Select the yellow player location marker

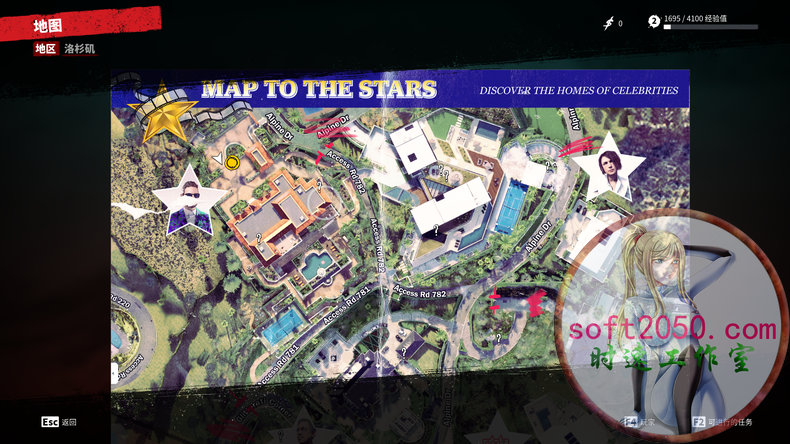(233, 158)
